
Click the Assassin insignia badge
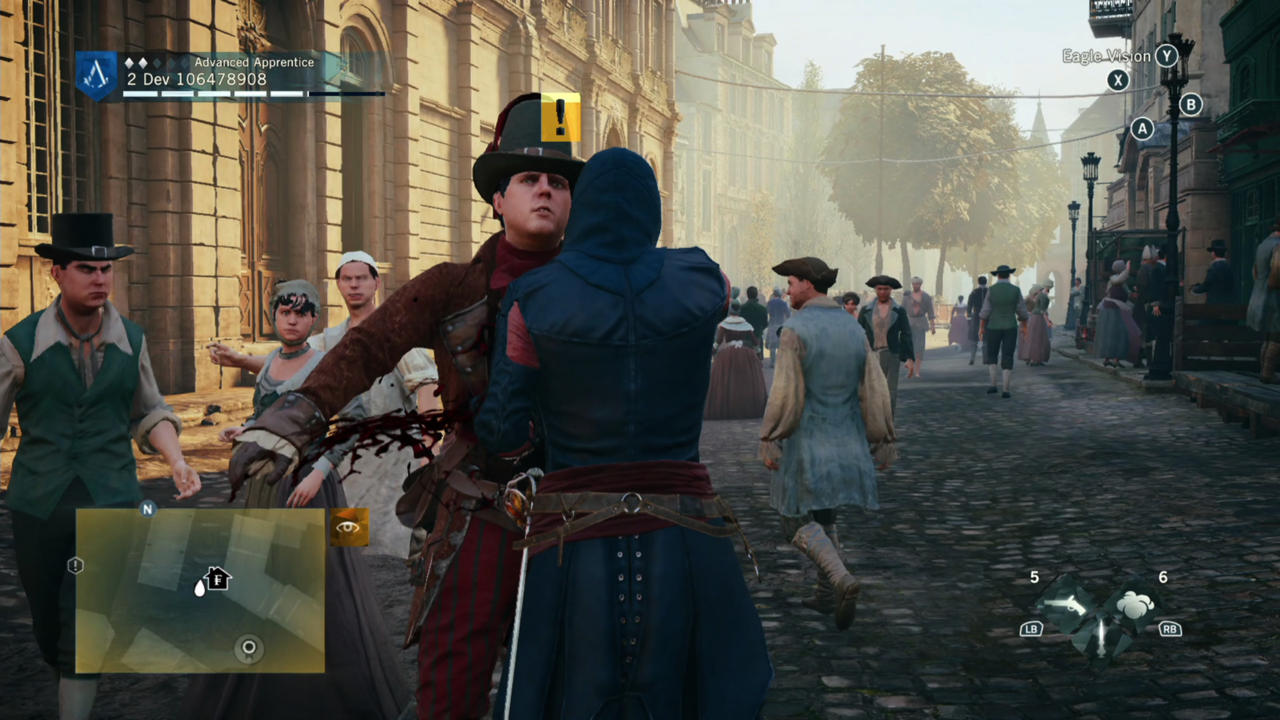[x=97, y=75]
